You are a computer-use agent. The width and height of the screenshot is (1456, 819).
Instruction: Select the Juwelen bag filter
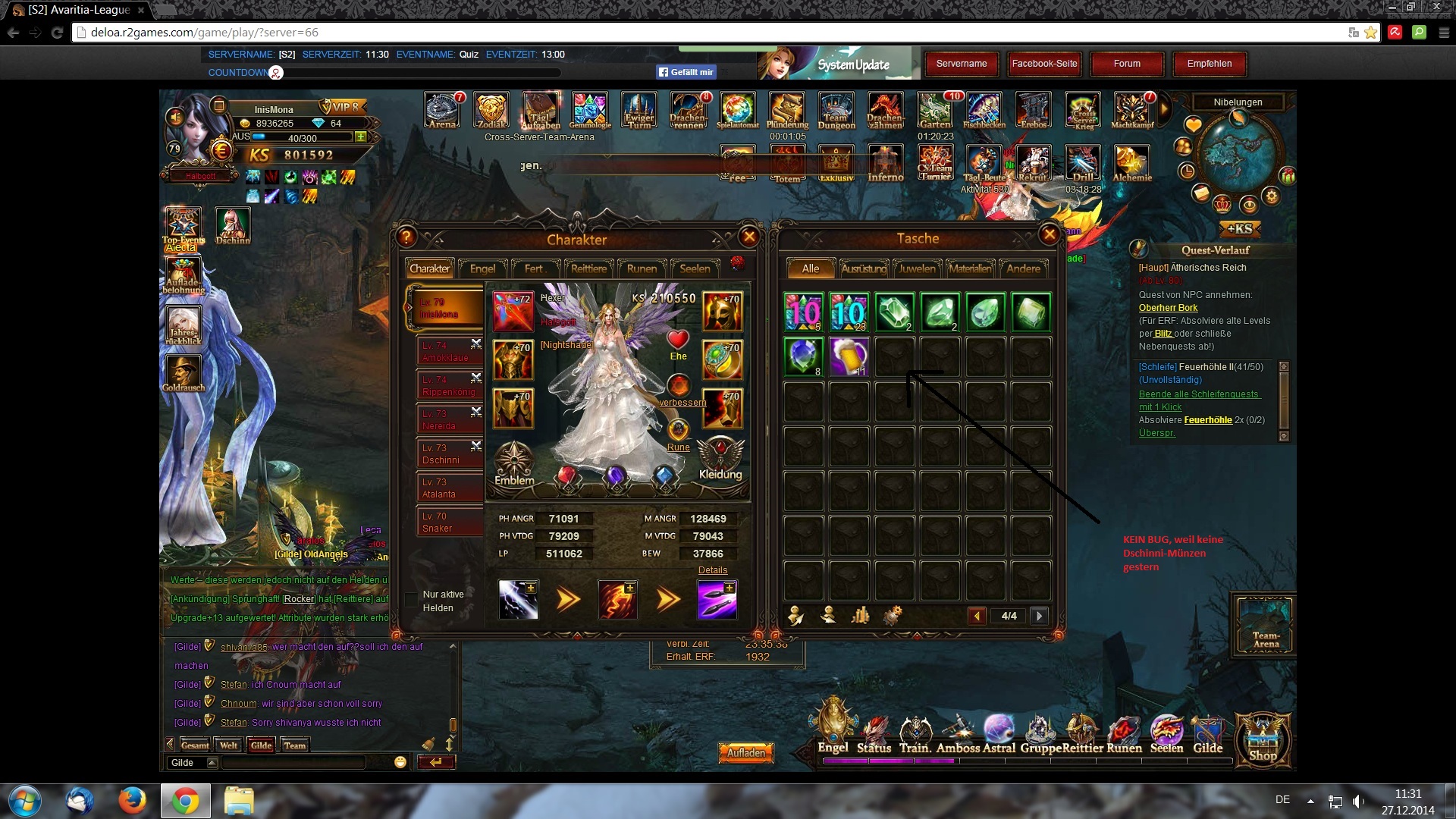(918, 268)
